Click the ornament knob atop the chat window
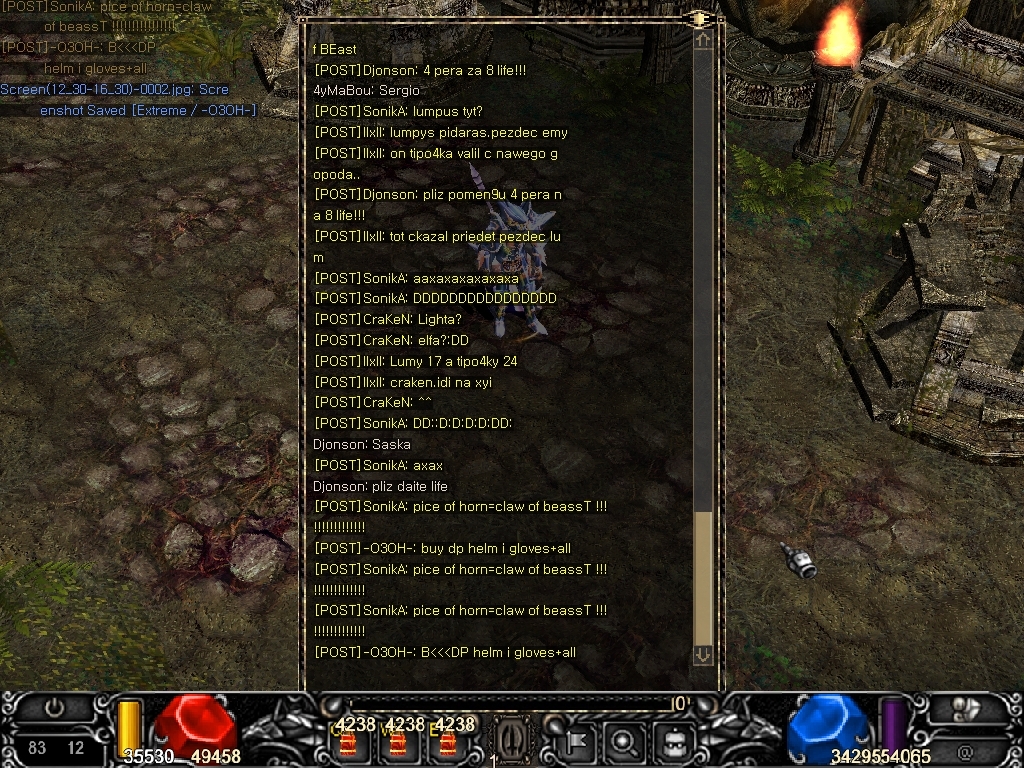This screenshot has height=768, width=1024. (699, 18)
